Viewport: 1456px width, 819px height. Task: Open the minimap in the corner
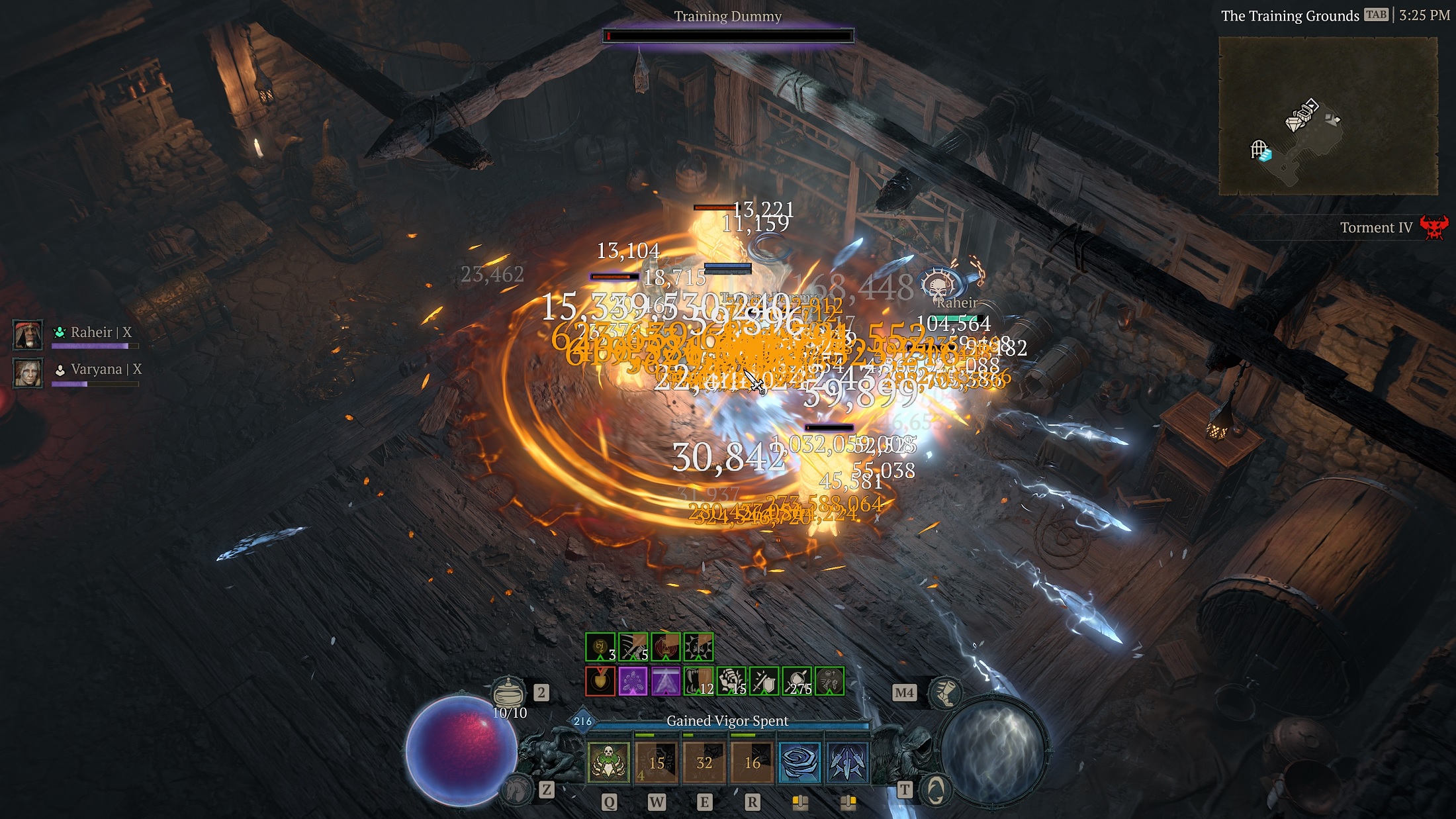[1328, 116]
